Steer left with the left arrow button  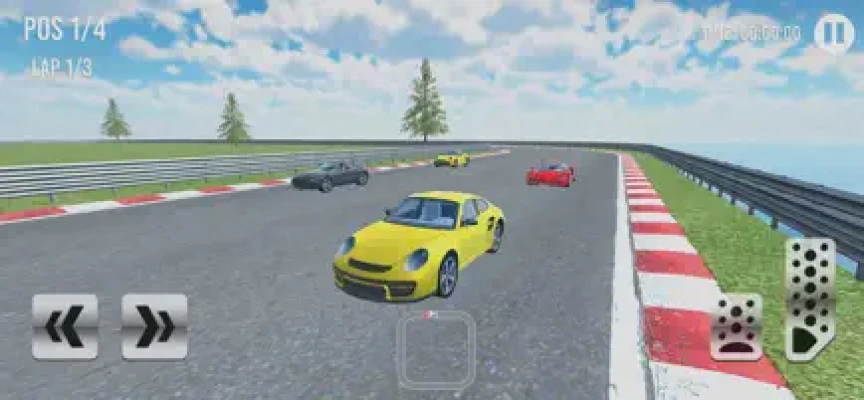pos(65,326)
